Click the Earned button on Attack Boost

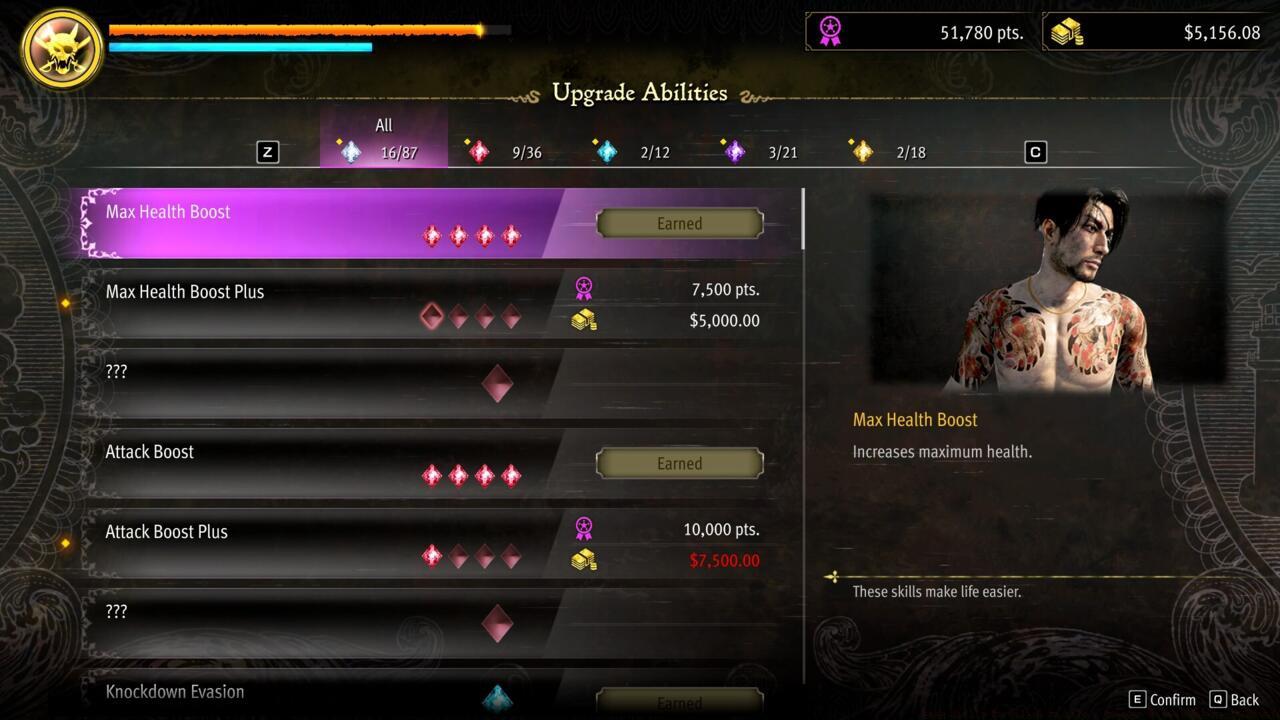point(679,463)
